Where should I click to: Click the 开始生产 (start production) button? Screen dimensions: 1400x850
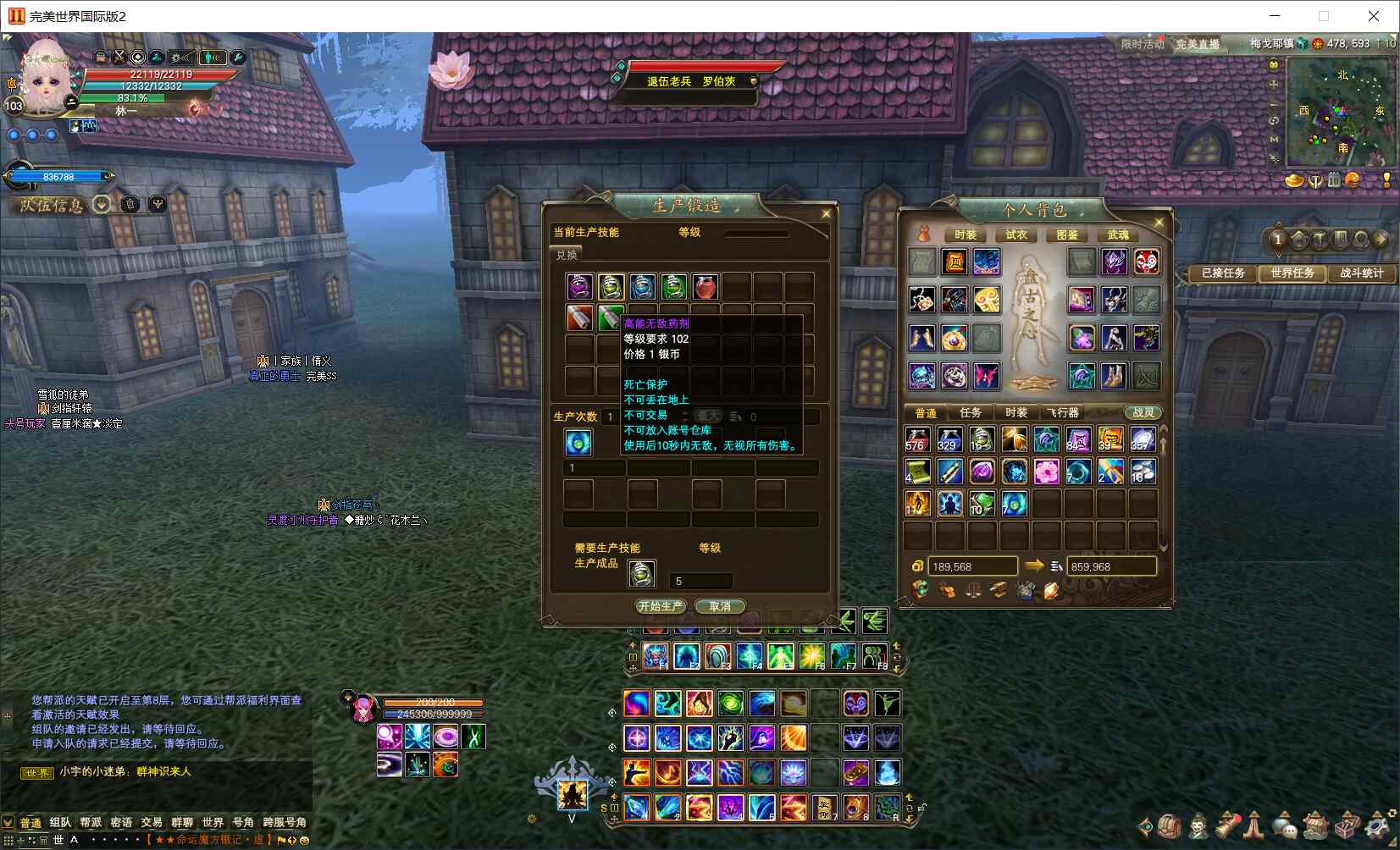661,606
